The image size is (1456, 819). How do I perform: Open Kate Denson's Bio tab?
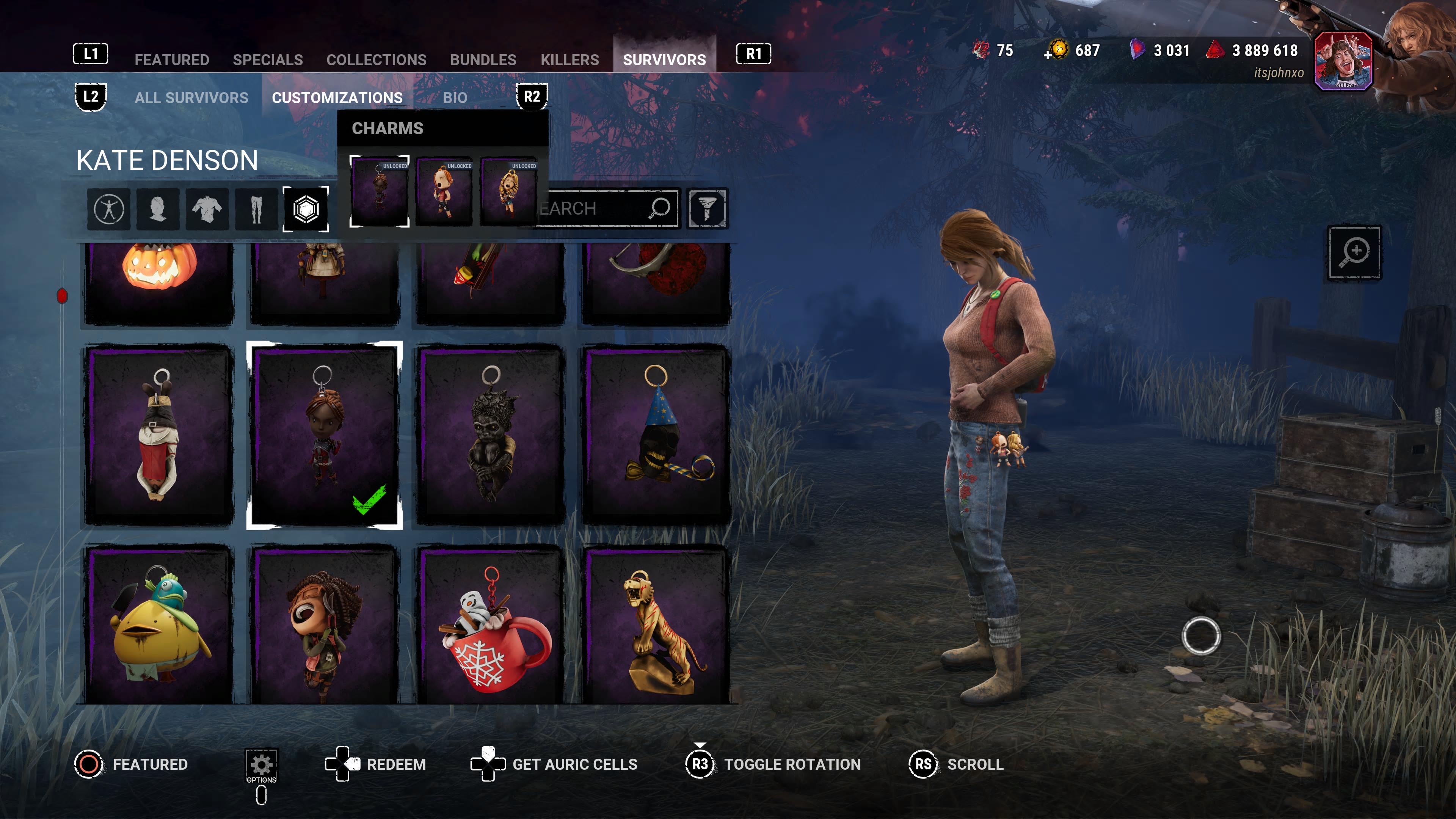tap(455, 98)
